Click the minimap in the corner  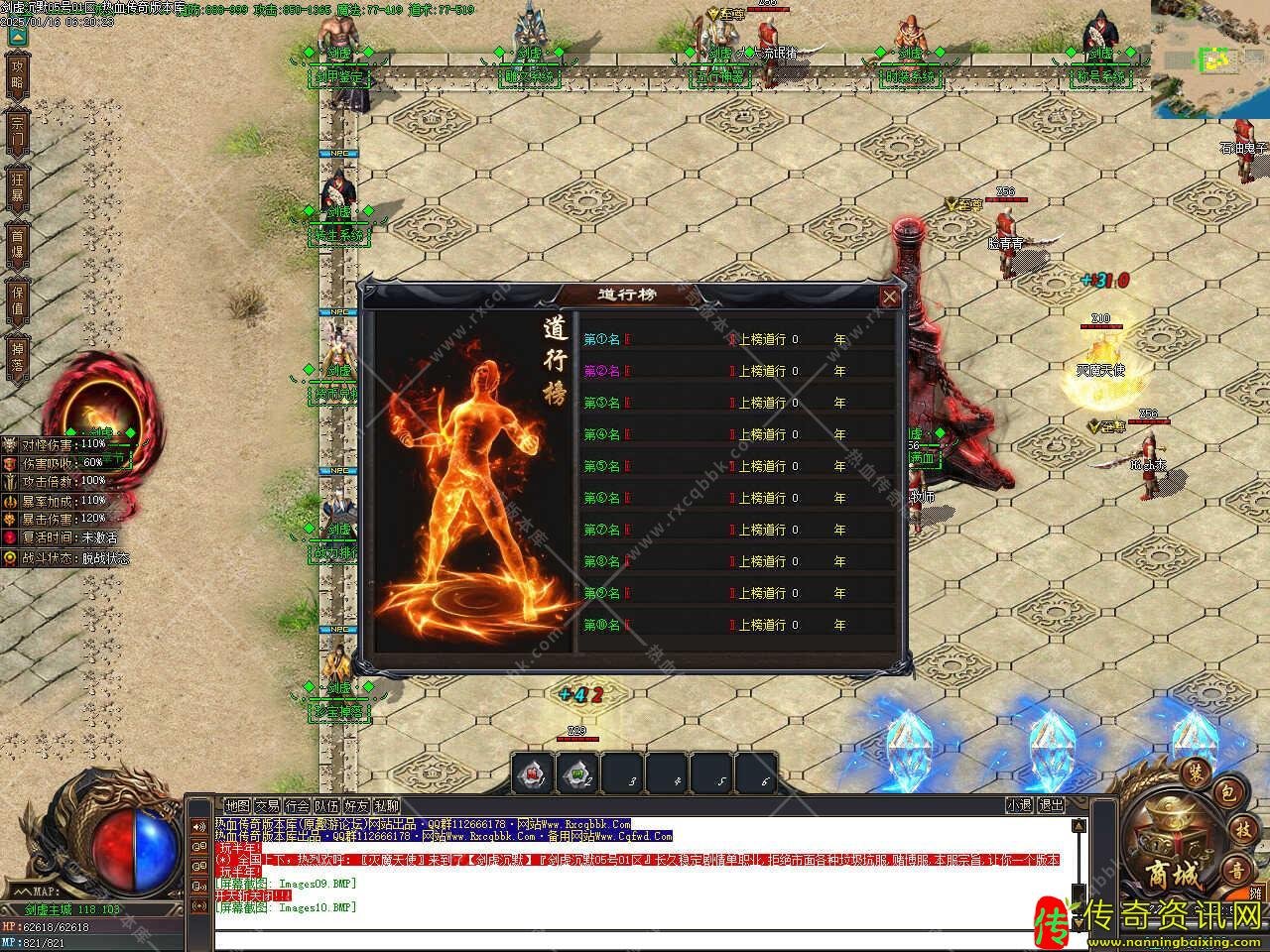[1210, 58]
